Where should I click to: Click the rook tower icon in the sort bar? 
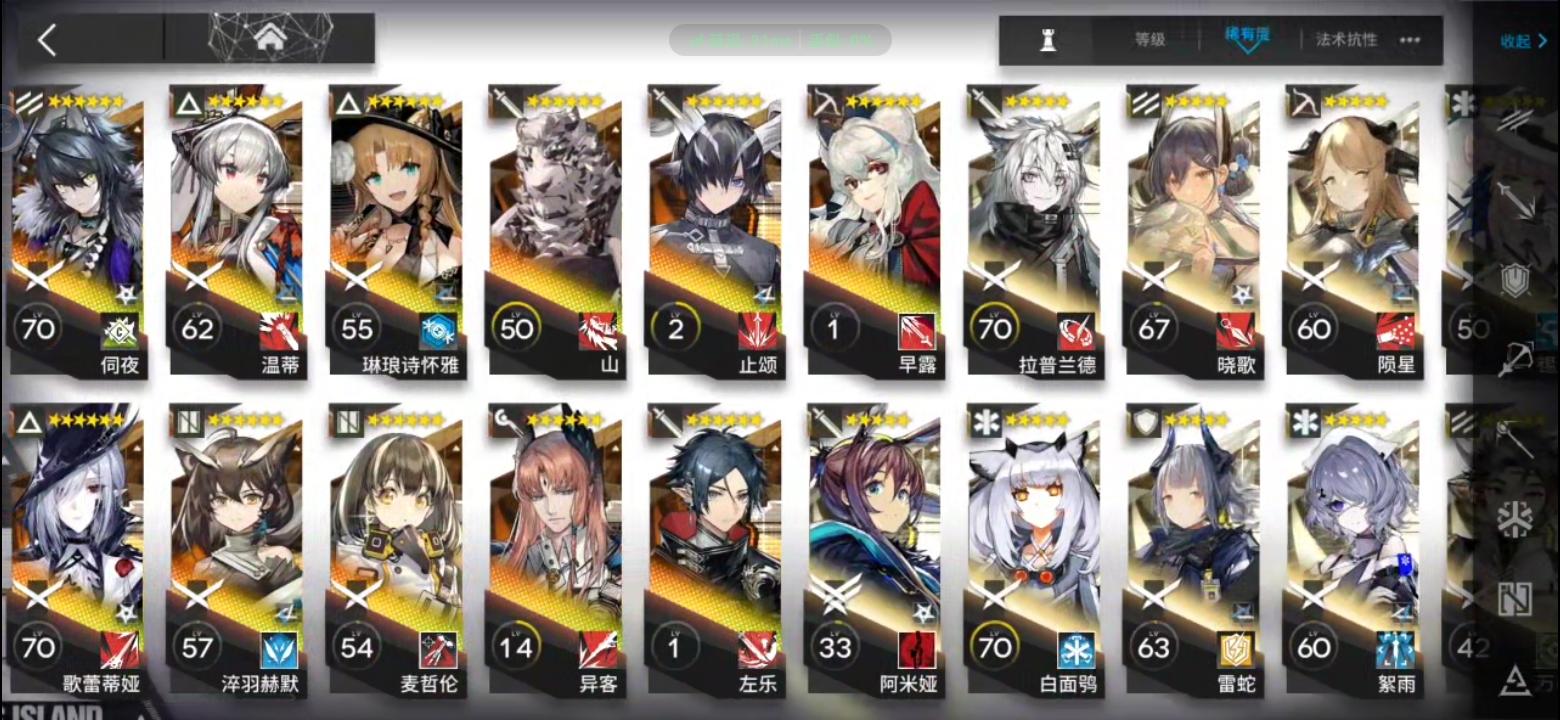click(1047, 39)
